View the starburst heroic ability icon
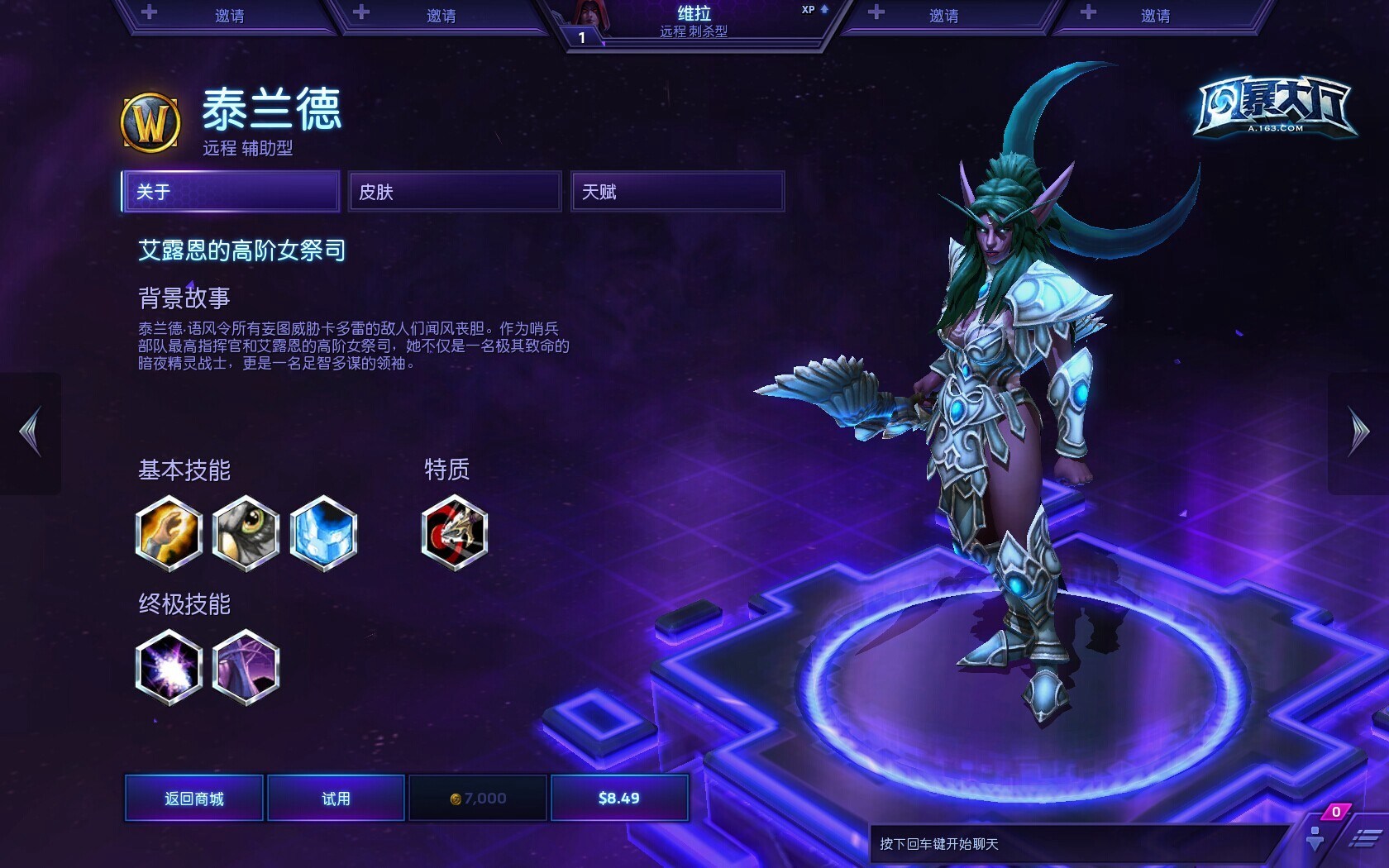 169,667
